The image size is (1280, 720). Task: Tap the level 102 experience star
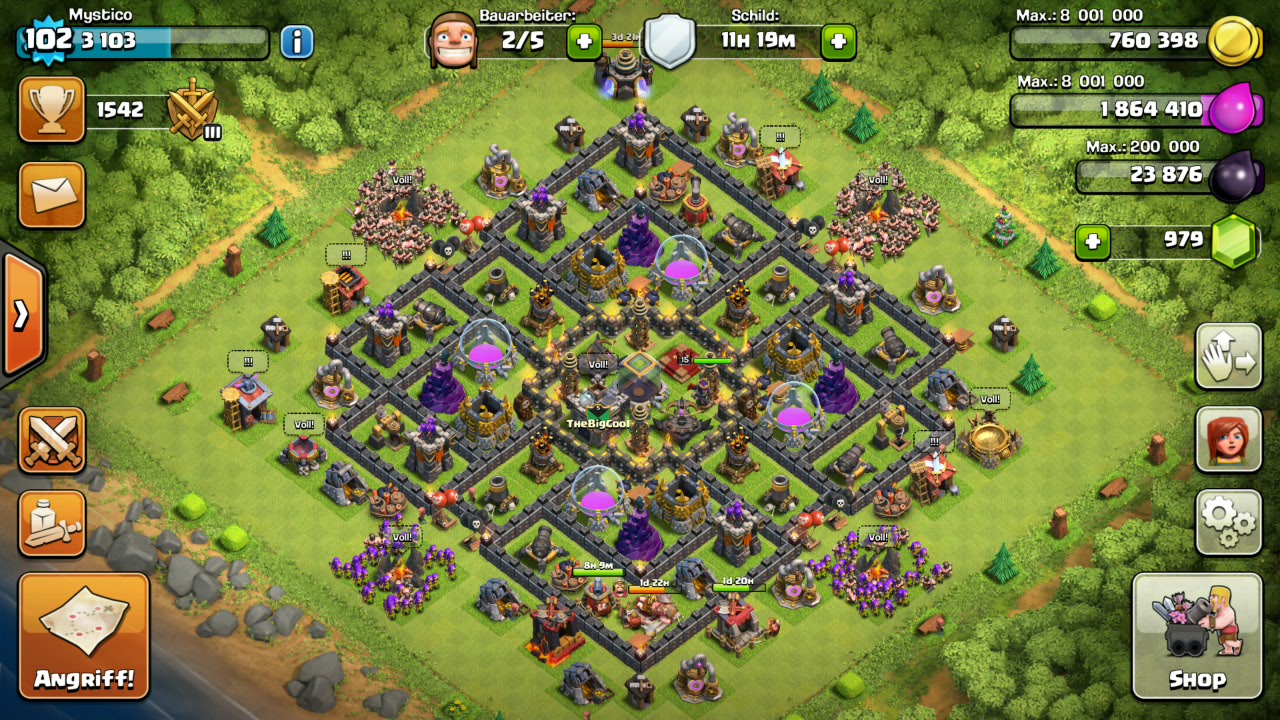coord(44,40)
